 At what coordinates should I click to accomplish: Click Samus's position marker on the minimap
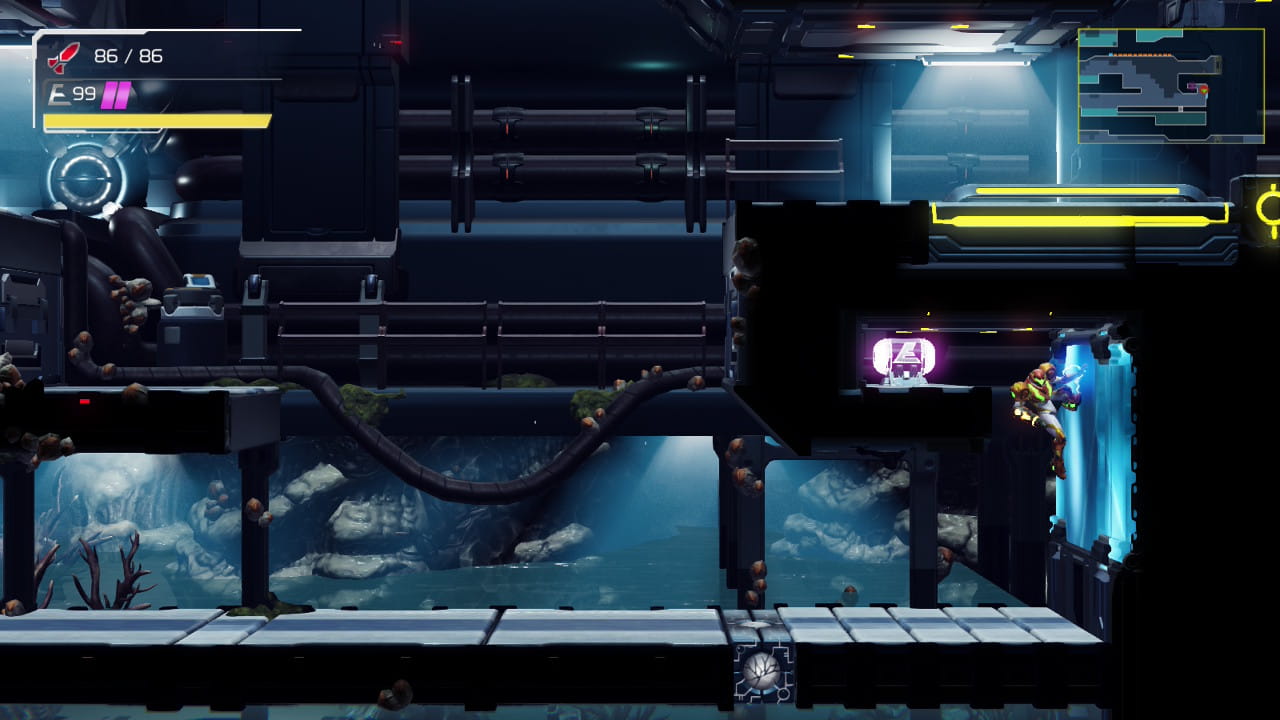tap(1204, 89)
